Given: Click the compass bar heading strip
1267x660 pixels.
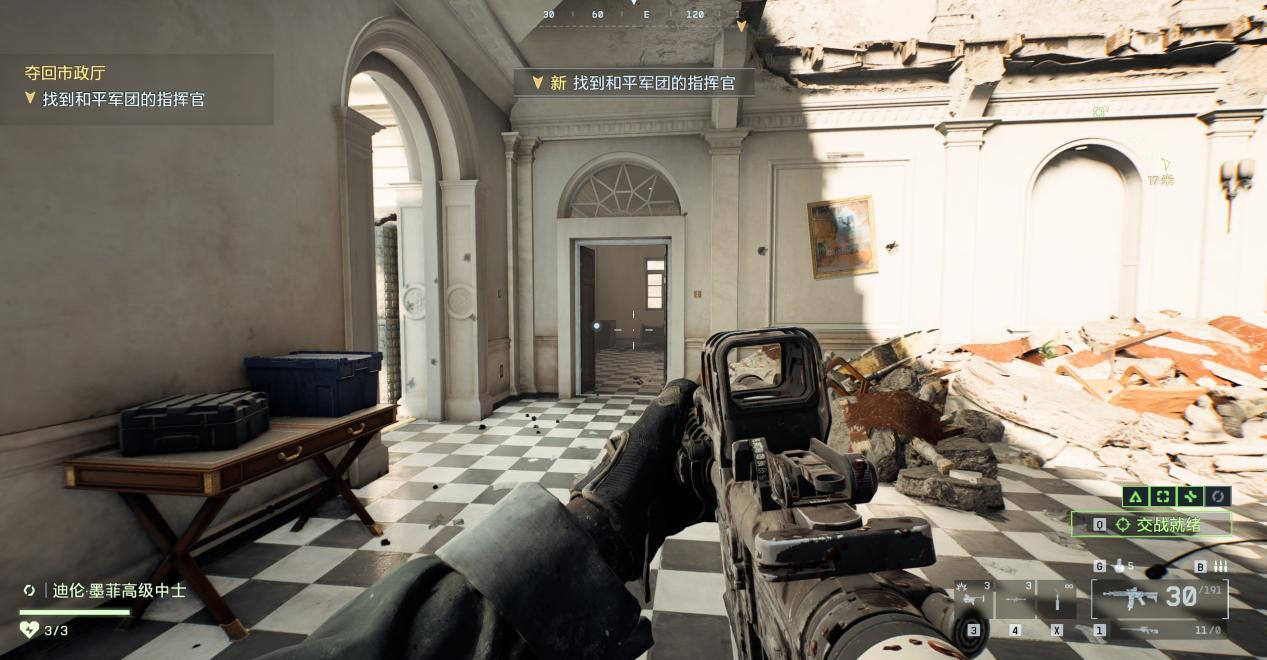Looking at the screenshot, I should (634, 15).
